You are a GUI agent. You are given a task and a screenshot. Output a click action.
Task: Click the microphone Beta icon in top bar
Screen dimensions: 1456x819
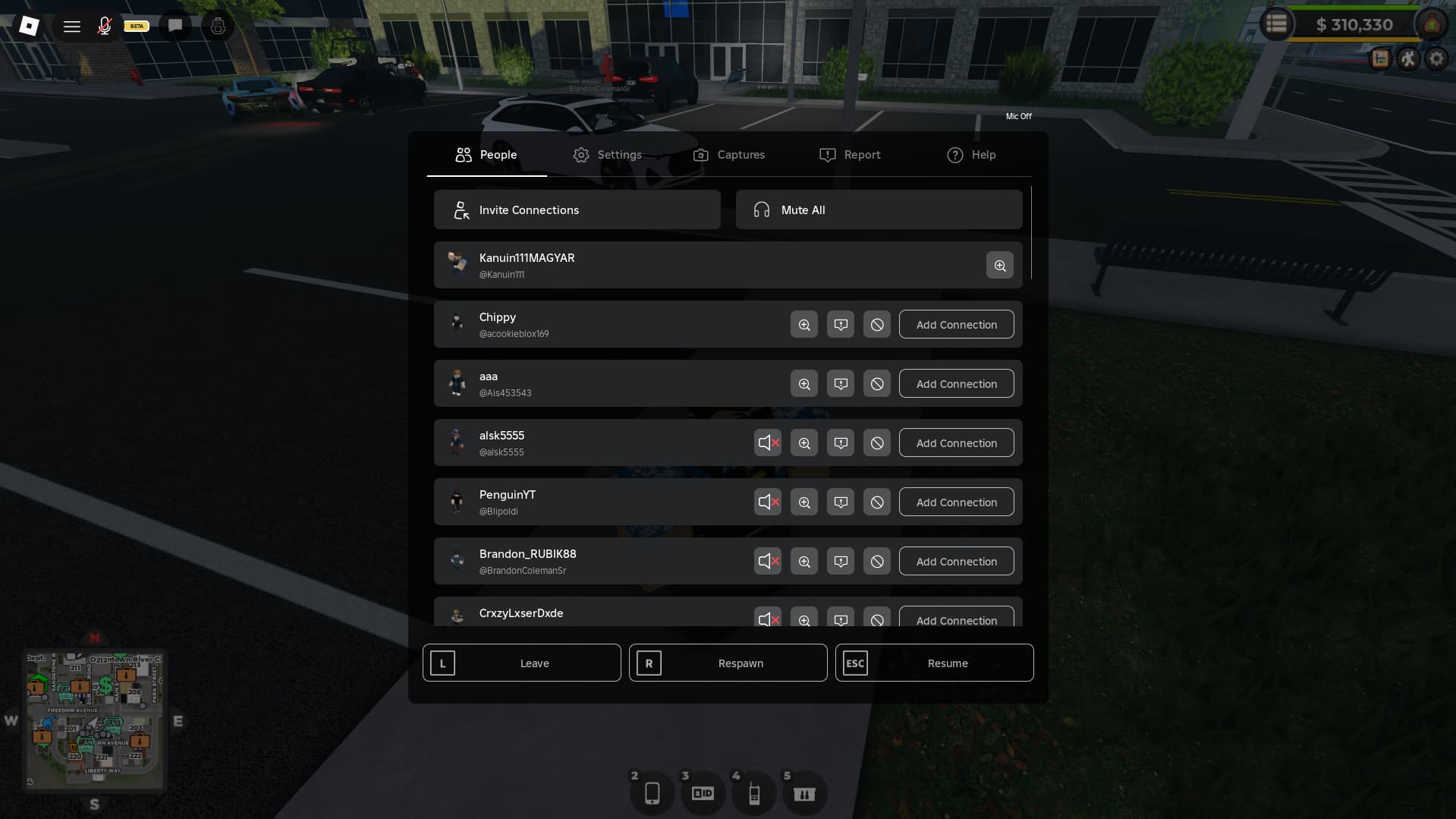(105, 25)
